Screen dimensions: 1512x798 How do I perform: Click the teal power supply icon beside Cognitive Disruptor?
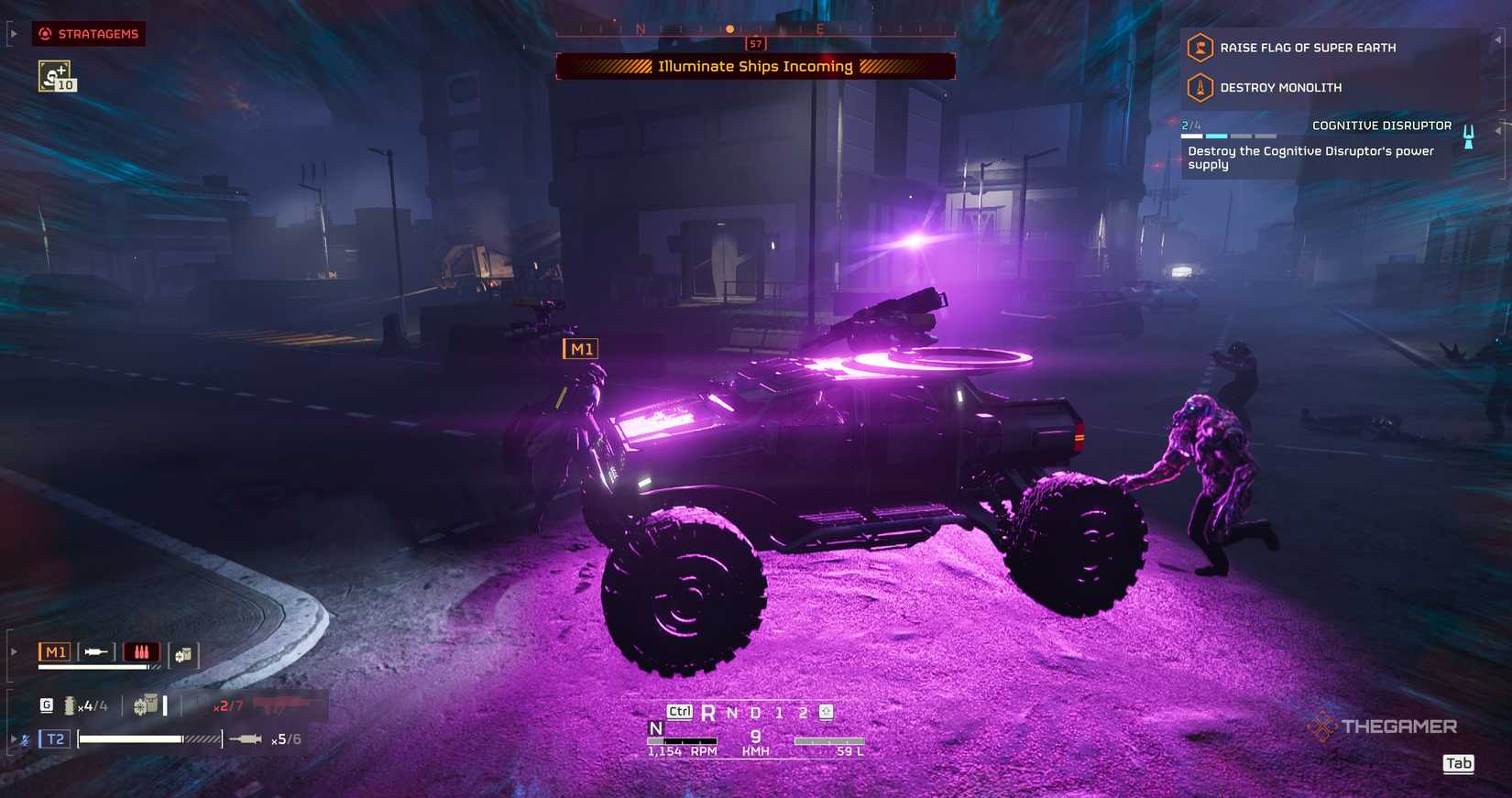[1468, 136]
